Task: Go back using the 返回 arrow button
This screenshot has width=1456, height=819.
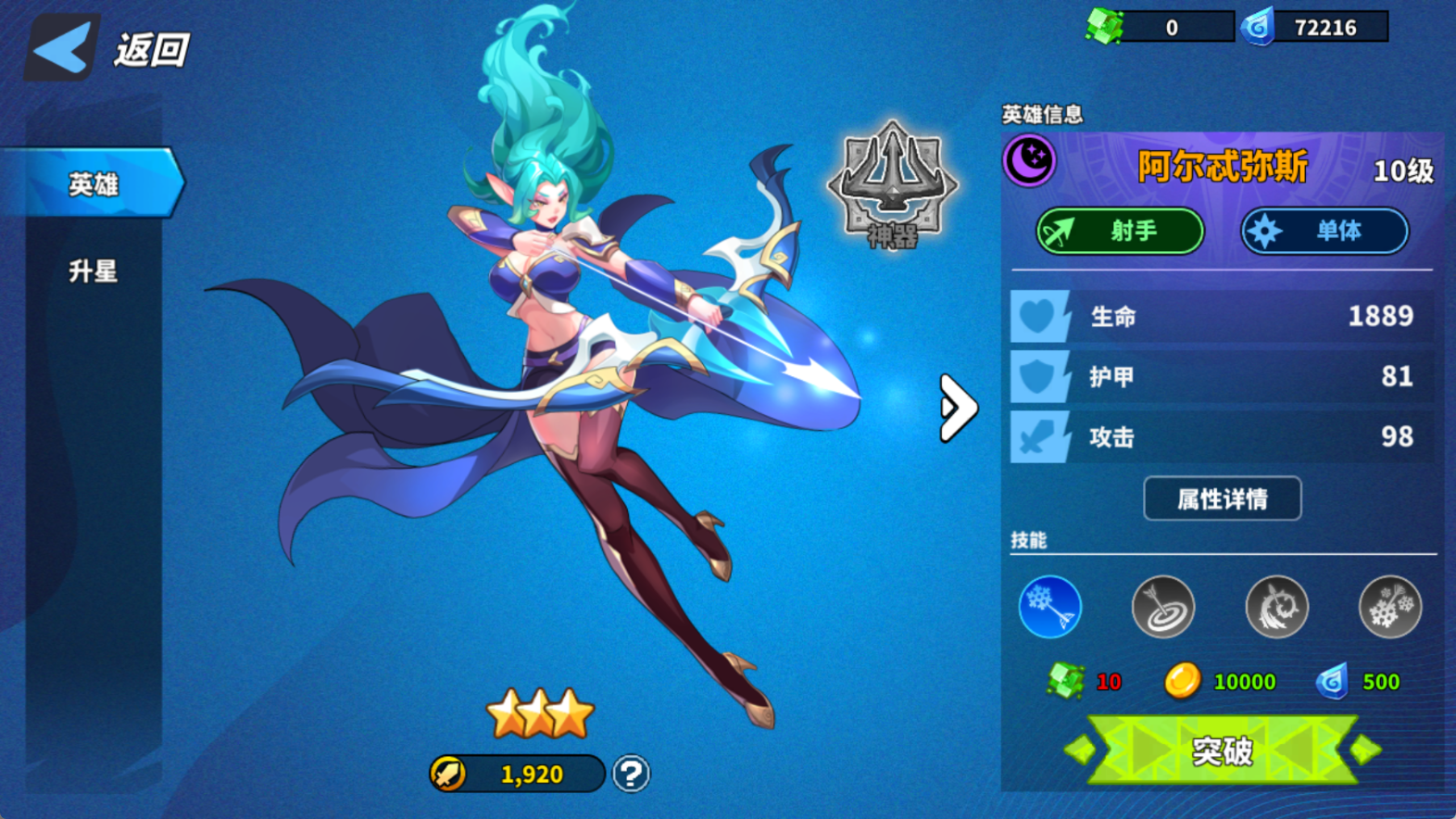Action: point(63,48)
